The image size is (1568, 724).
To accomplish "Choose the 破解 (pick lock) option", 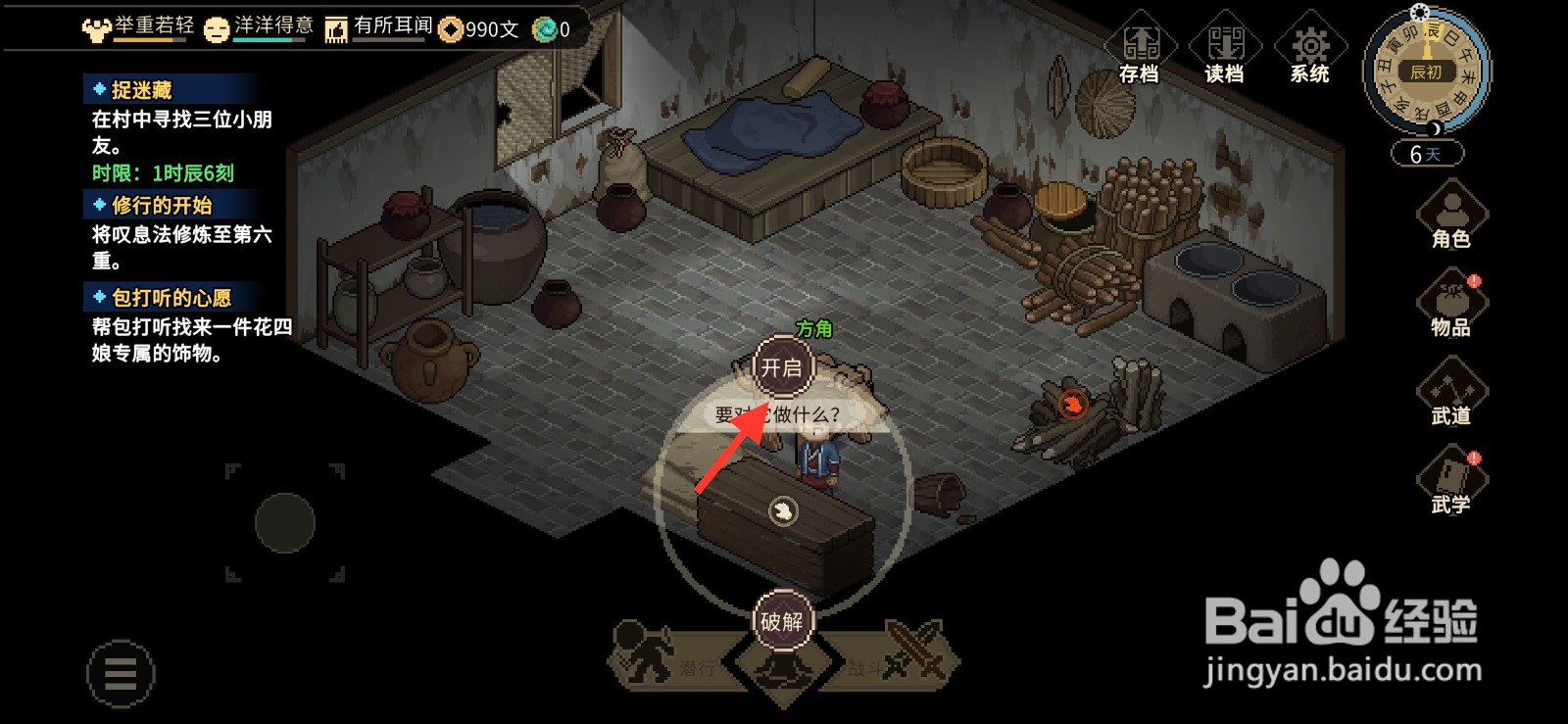I will click(x=781, y=620).
